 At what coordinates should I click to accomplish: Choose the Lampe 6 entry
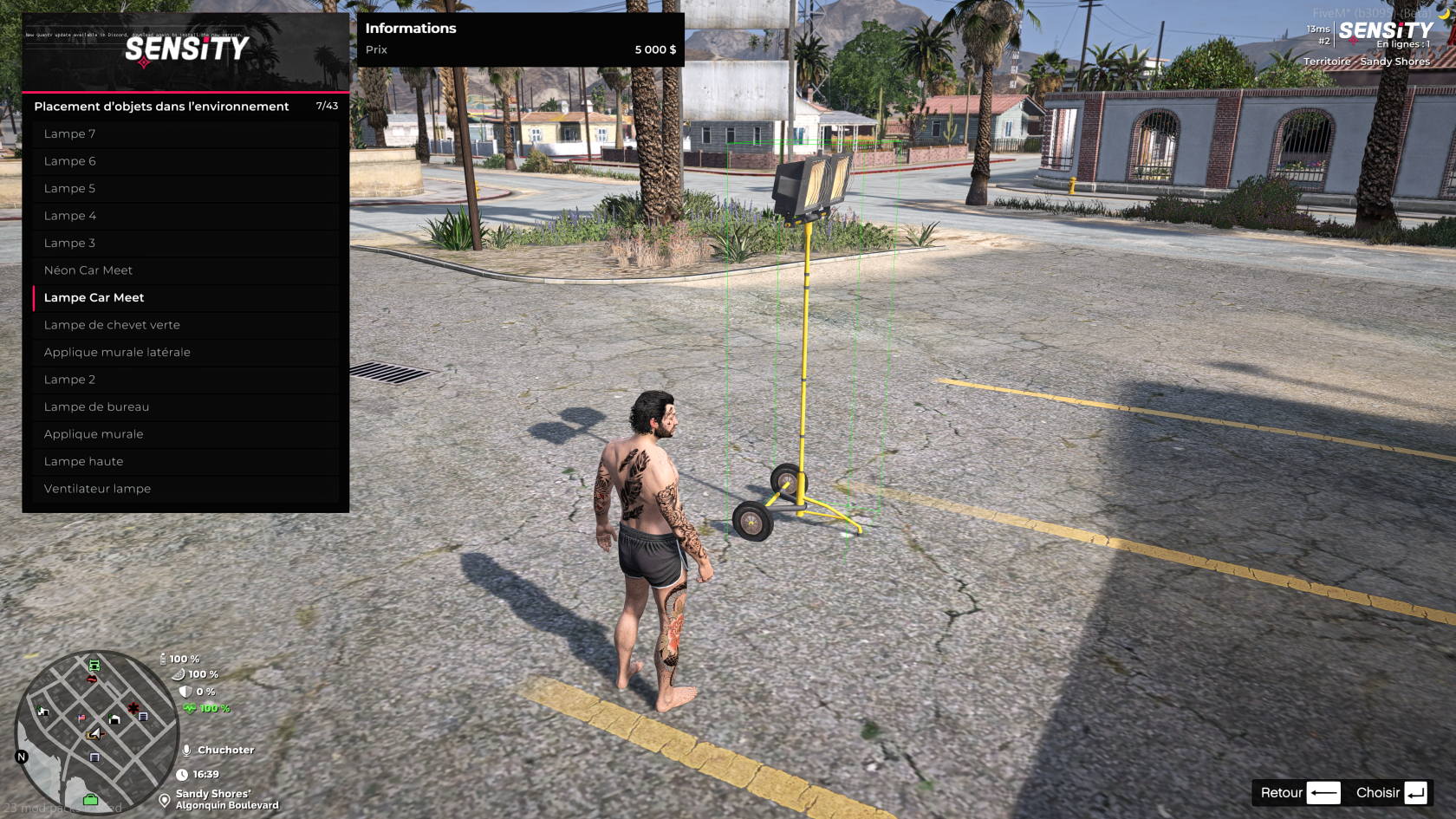coord(185,161)
